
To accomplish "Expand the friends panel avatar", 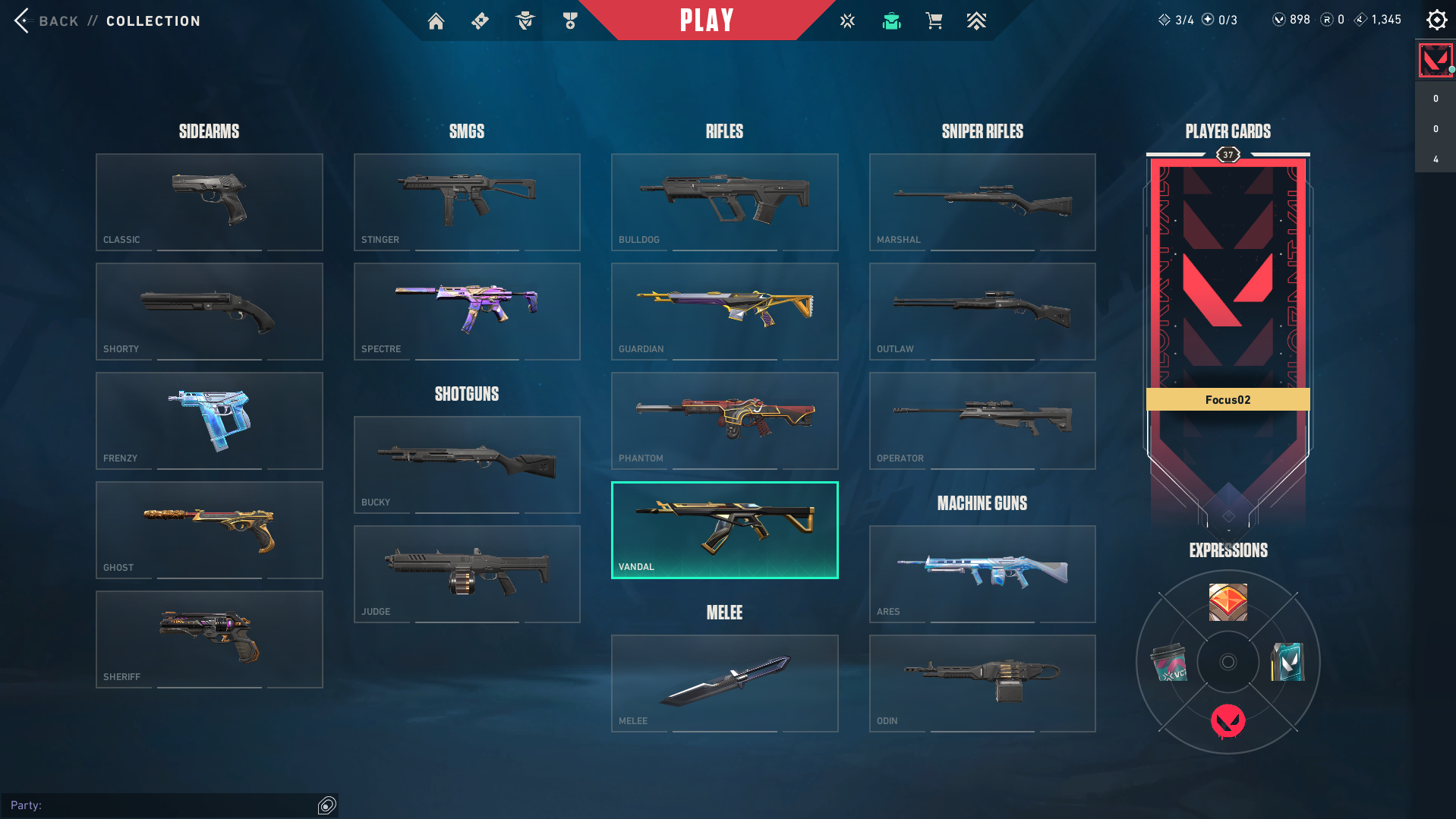I will coord(1435,60).
